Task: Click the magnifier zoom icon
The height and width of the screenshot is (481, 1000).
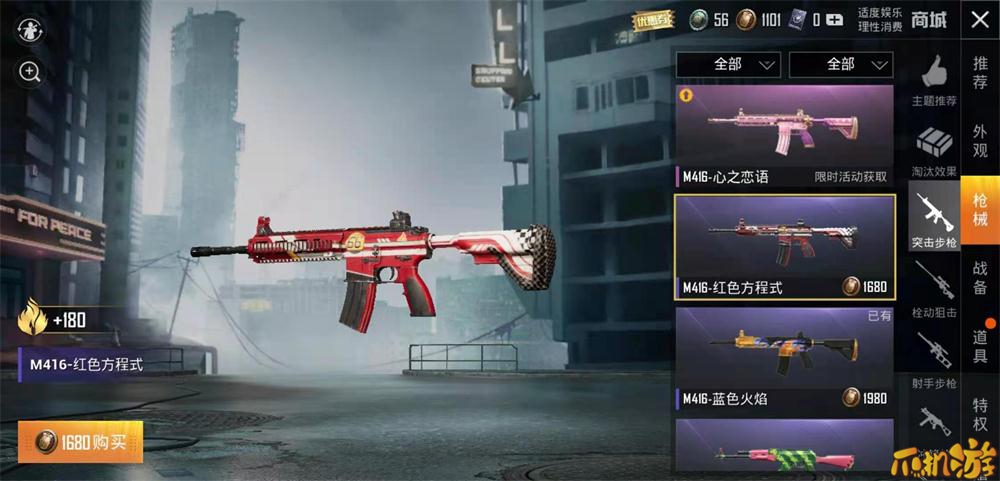Action: tap(30, 72)
